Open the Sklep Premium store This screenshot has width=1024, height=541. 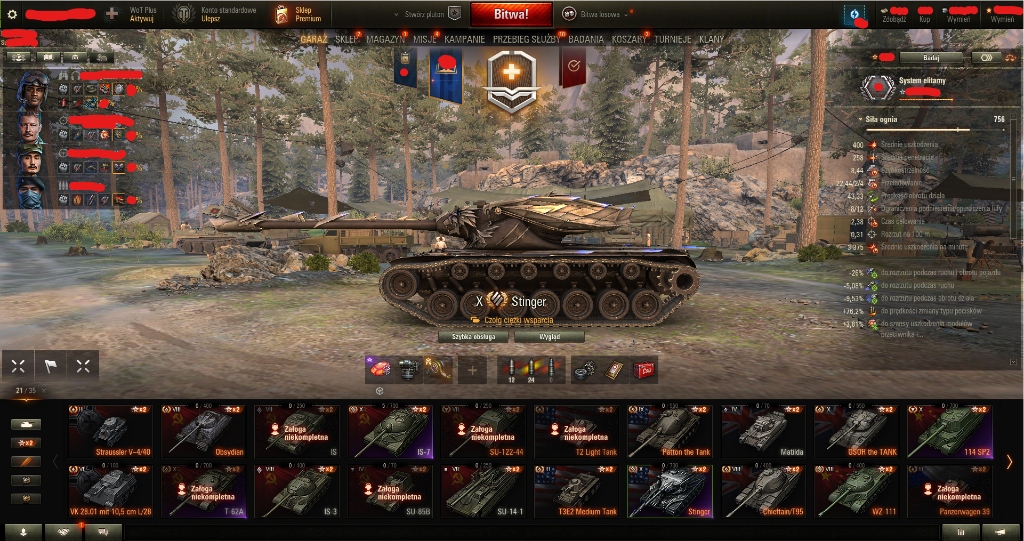click(x=301, y=14)
